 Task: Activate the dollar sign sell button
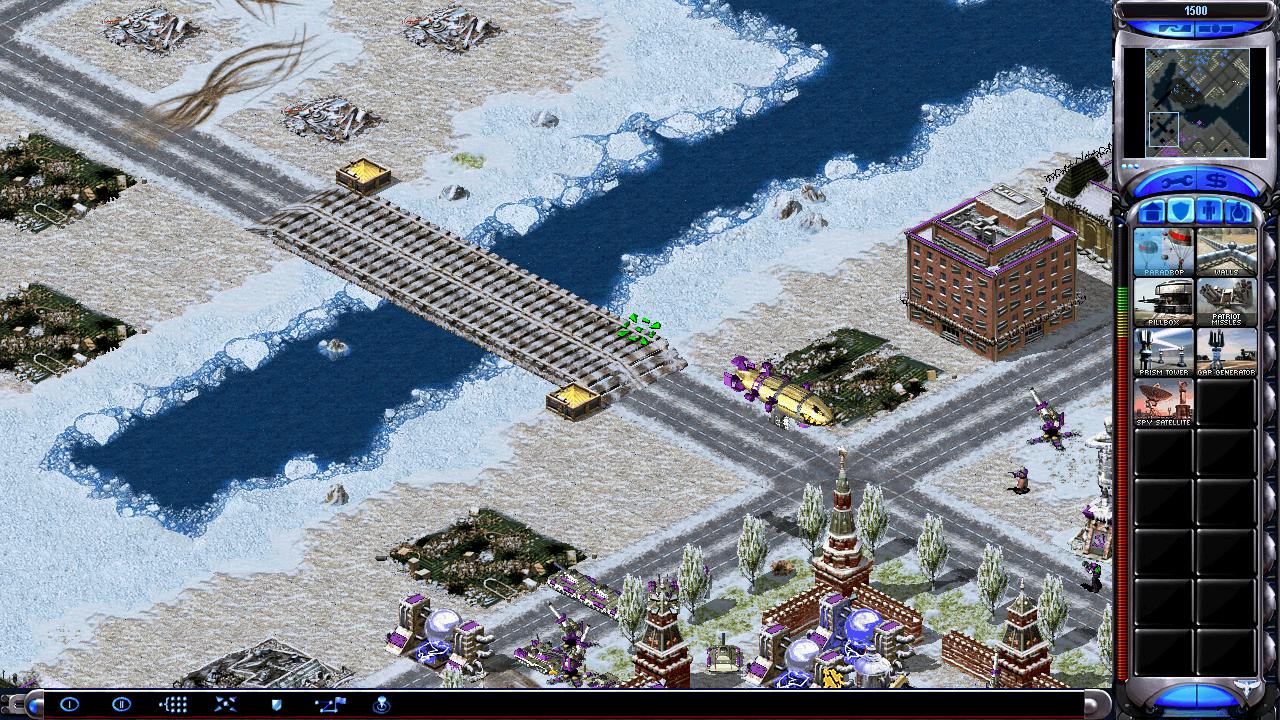pyautogui.click(x=1217, y=181)
